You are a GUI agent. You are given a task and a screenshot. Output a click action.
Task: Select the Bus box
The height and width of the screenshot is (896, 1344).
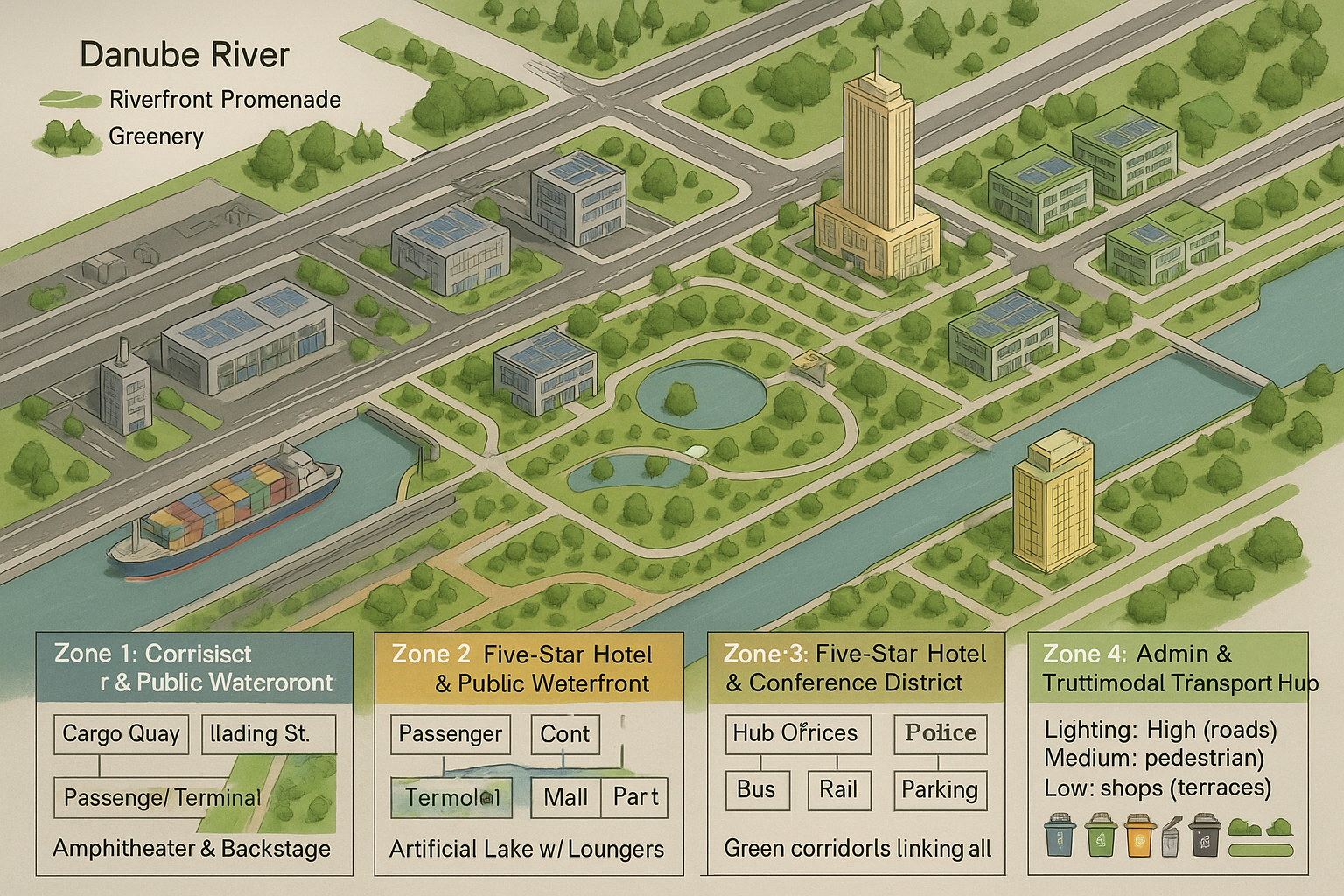pos(757,789)
